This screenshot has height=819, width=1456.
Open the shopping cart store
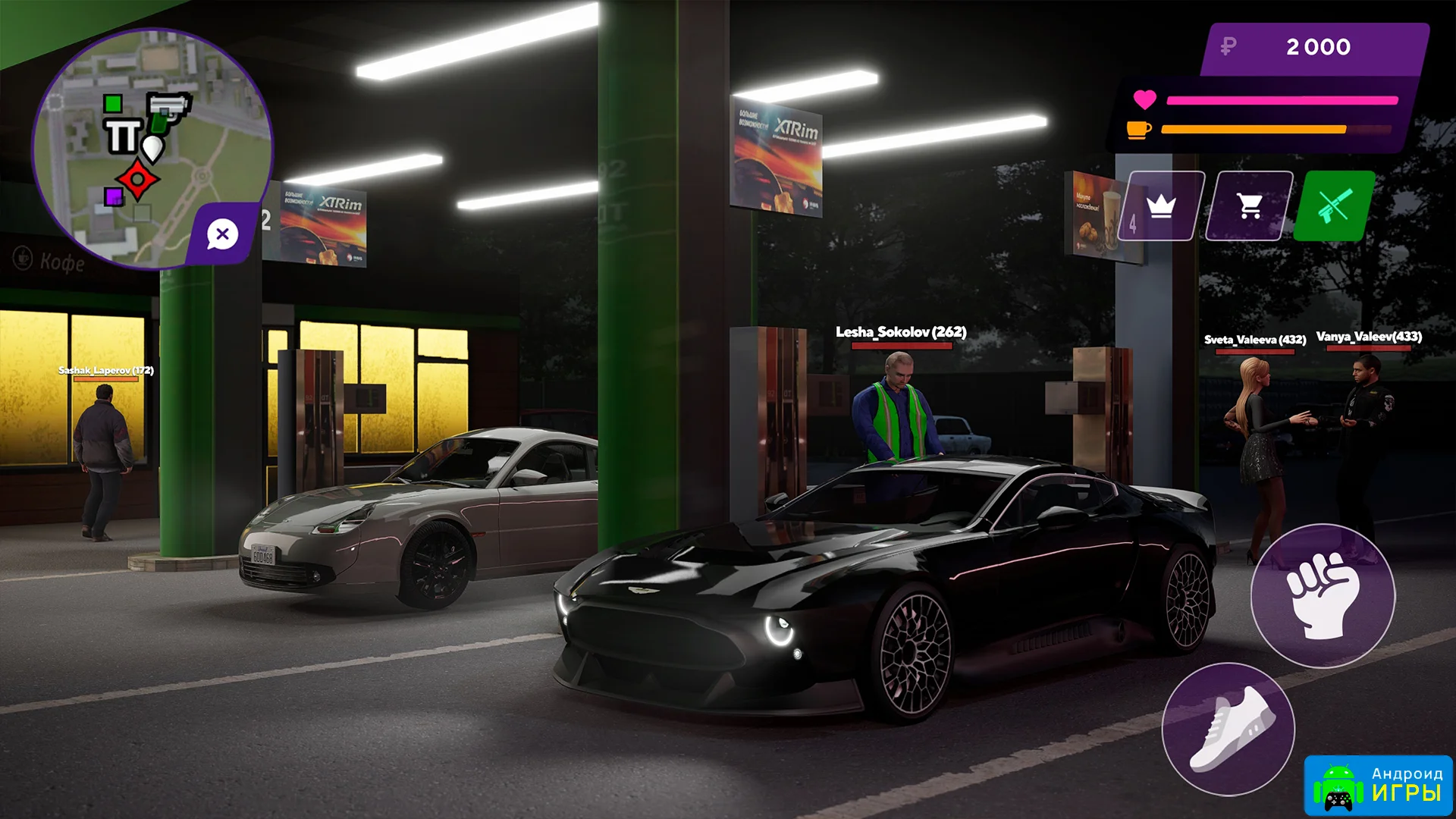tap(1249, 206)
